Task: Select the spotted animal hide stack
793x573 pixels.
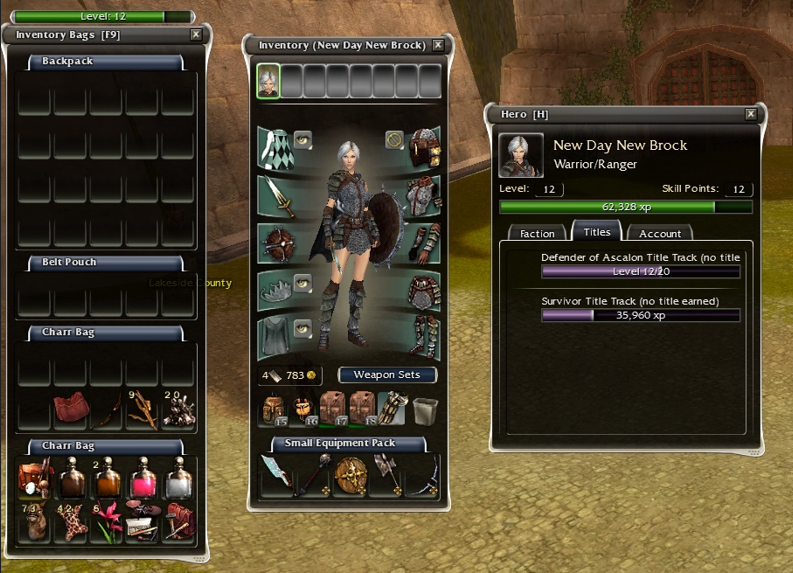Action: [72, 522]
